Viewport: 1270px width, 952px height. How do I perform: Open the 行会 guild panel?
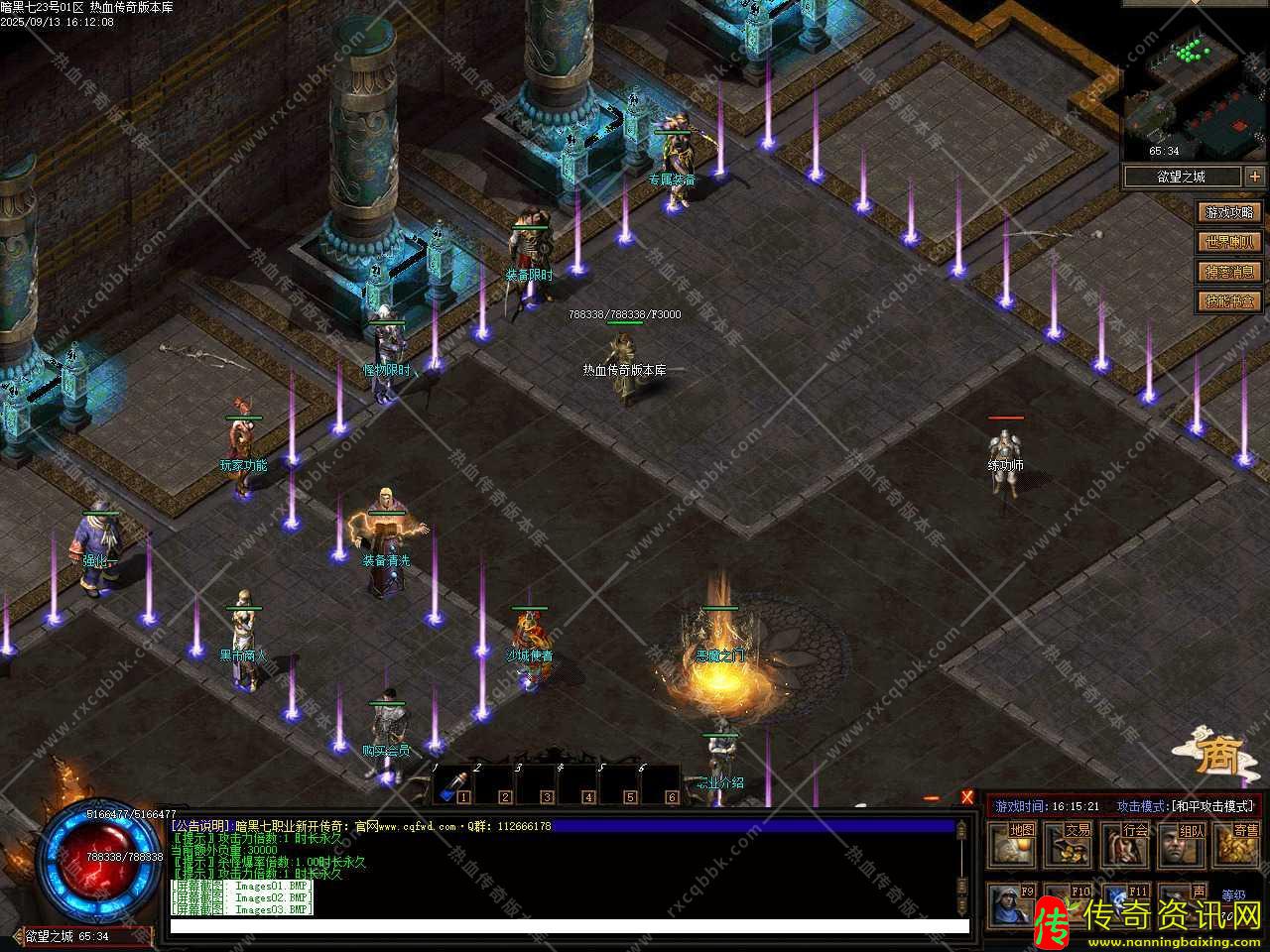pyautogui.click(x=1127, y=844)
